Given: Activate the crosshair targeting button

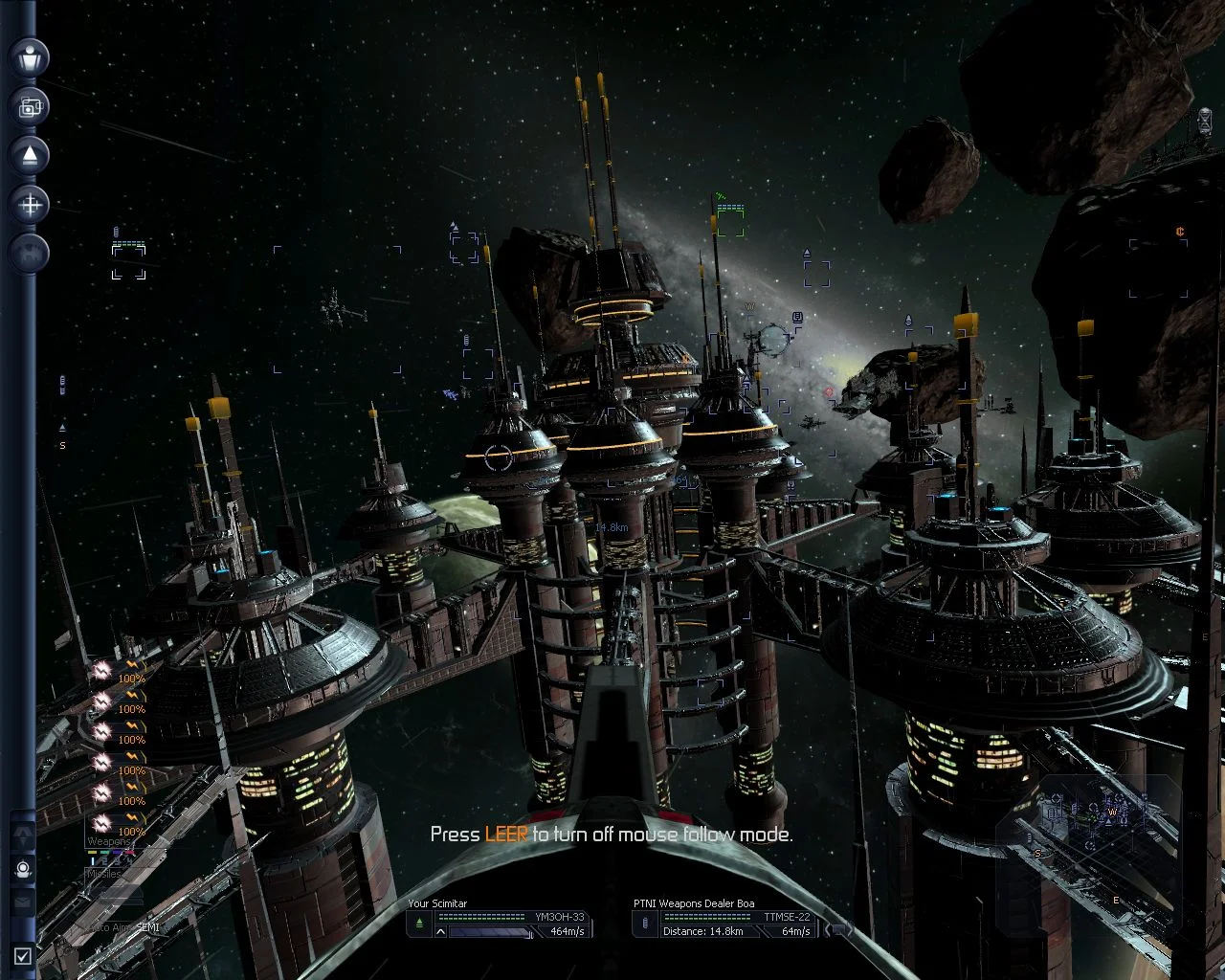Looking at the screenshot, I should [x=30, y=204].
